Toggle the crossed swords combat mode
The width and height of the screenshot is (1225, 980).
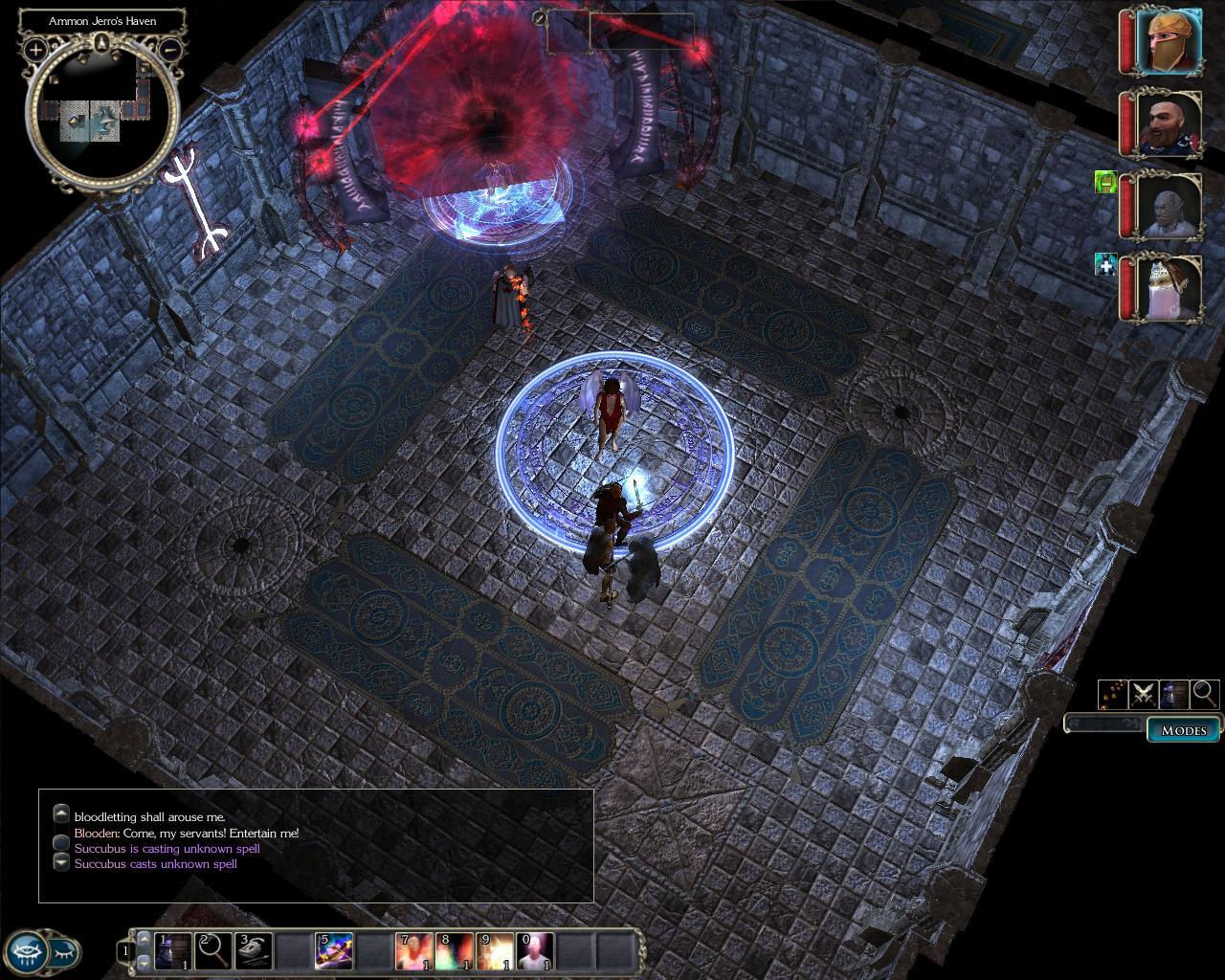[1143, 694]
